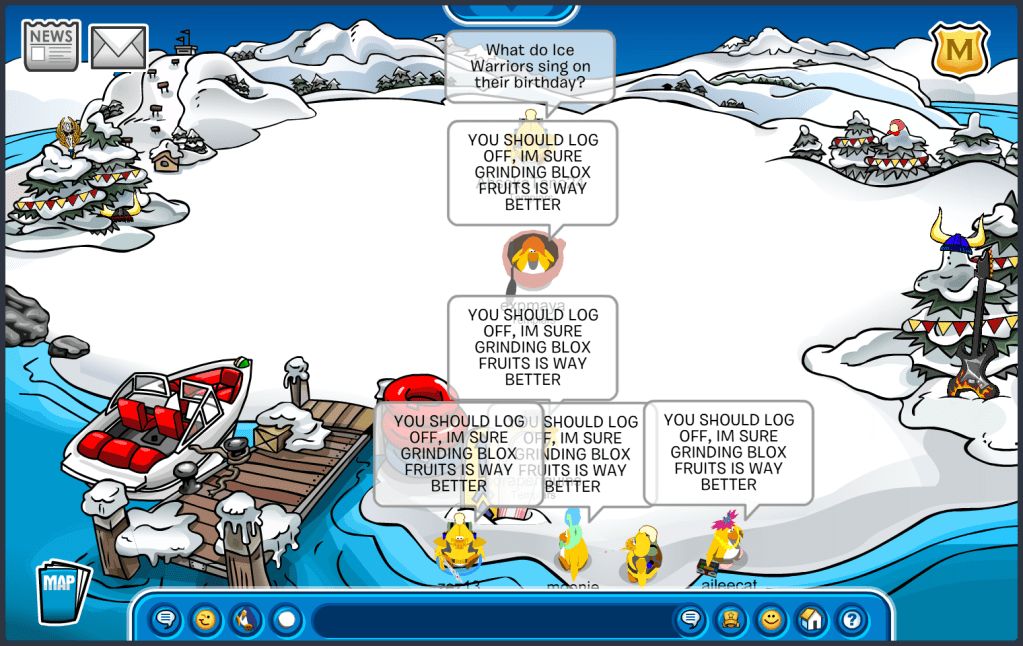Screen dimensions: 1023x646
Task: Go to your igloo home
Action: coord(811,620)
